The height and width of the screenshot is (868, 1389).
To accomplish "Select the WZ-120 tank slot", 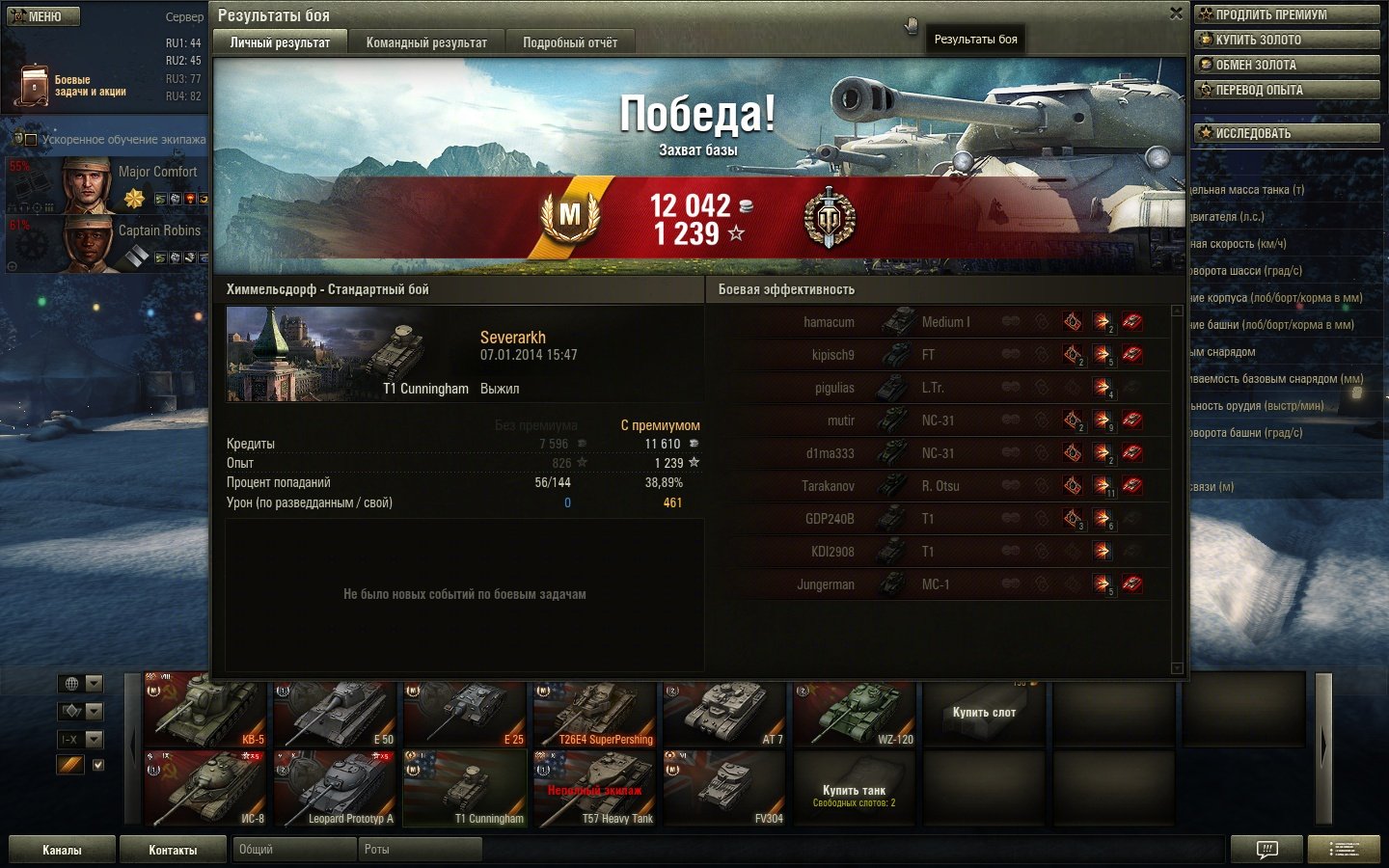I will coord(855,712).
